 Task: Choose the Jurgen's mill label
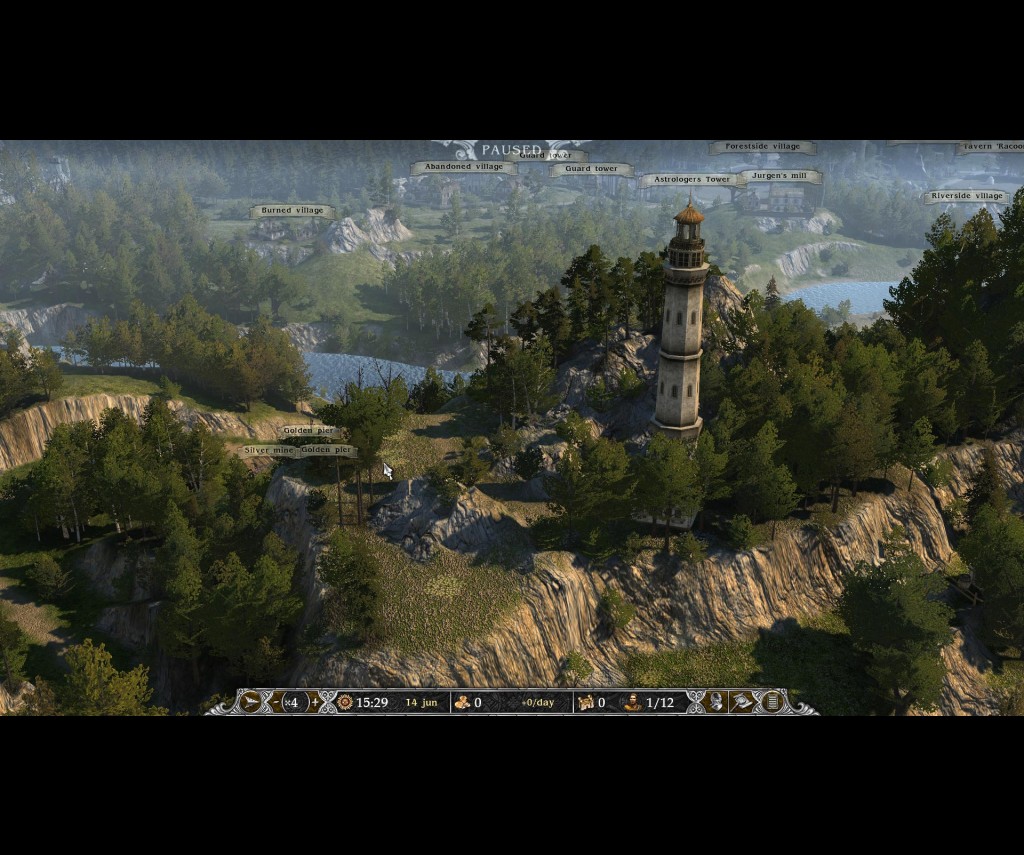[780, 176]
